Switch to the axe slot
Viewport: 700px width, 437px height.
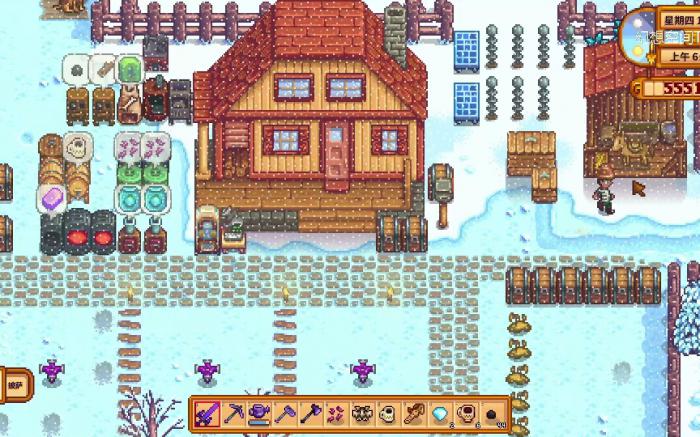point(310,414)
